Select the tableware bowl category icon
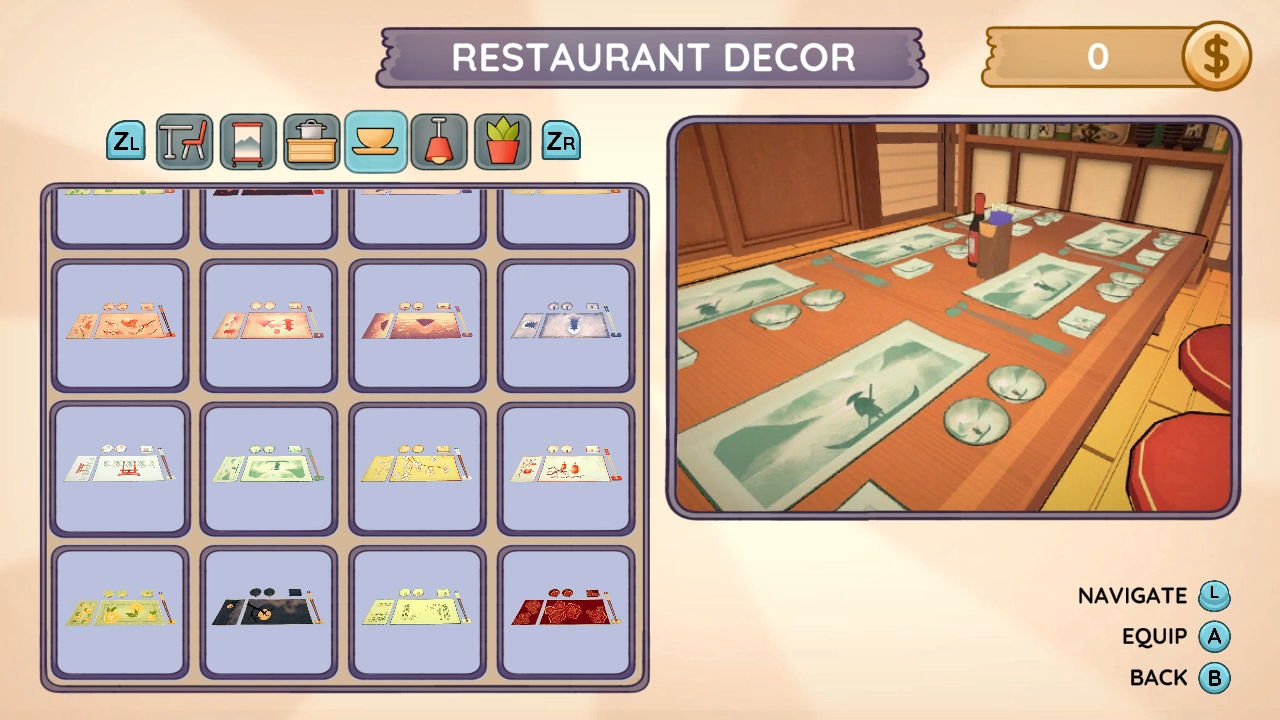This screenshot has height=720, width=1280. (x=375, y=141)
